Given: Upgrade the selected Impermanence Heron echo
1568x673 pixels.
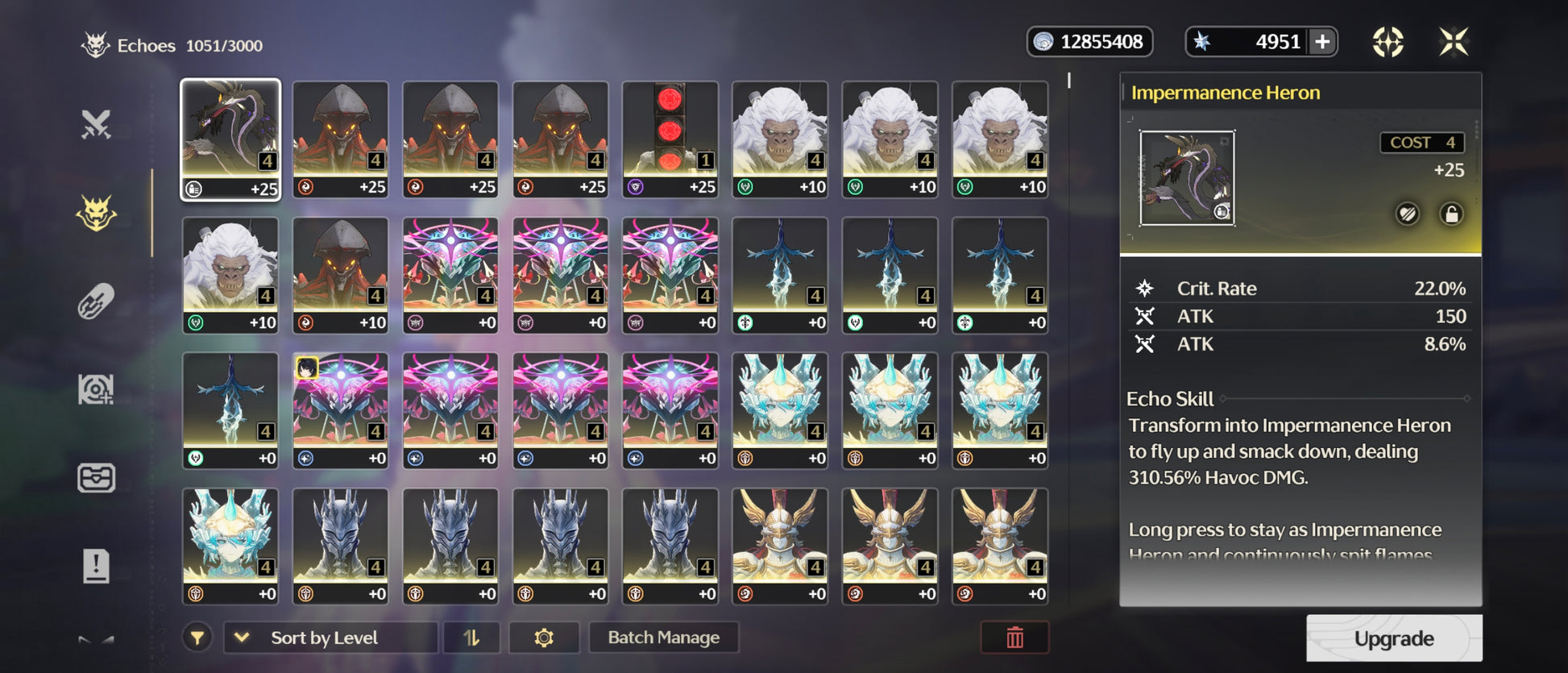Looking at the screenshot, I should 1393,638.
